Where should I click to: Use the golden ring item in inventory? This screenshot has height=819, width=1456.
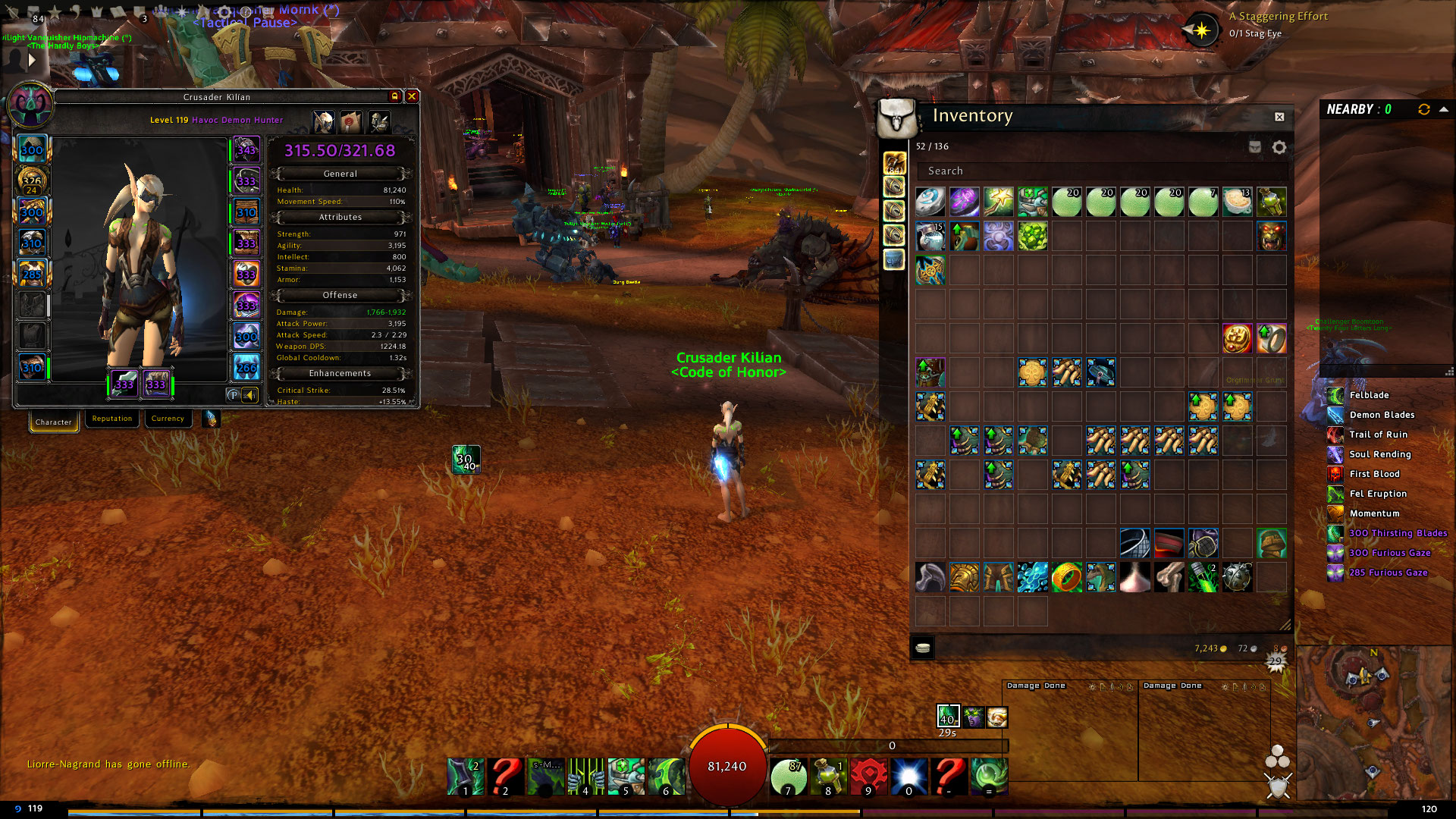(x=1066, y=577)
